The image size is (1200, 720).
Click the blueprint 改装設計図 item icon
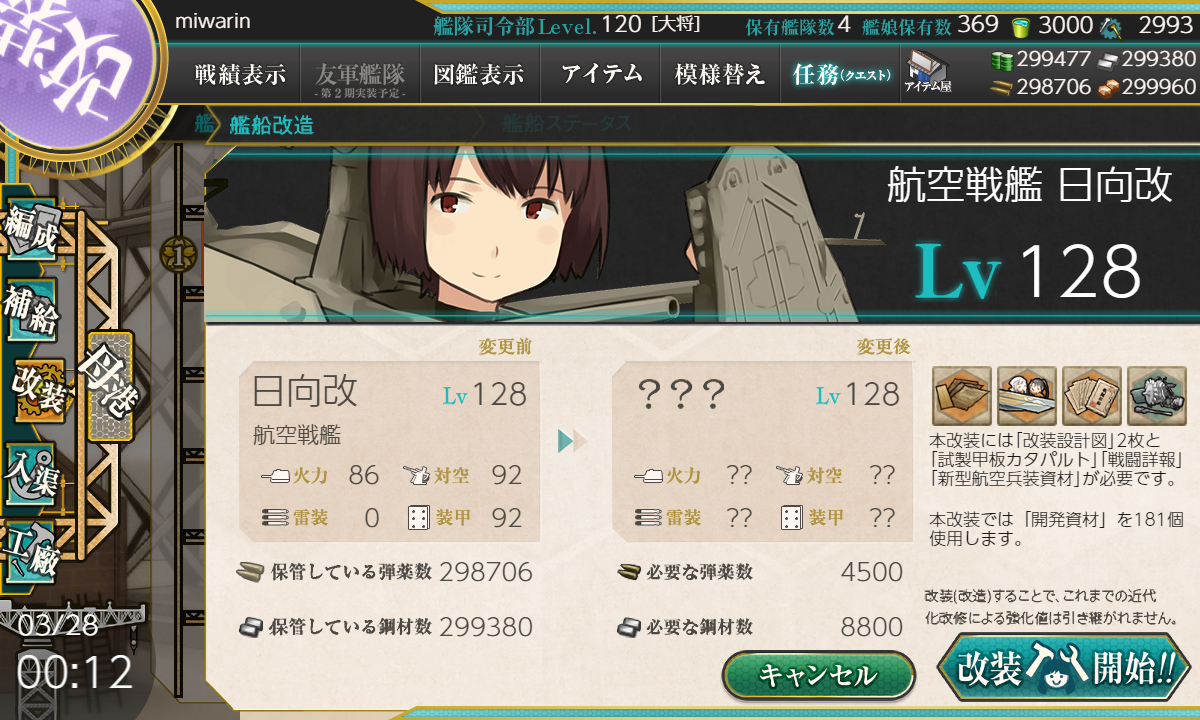click(x=962, y=396)
